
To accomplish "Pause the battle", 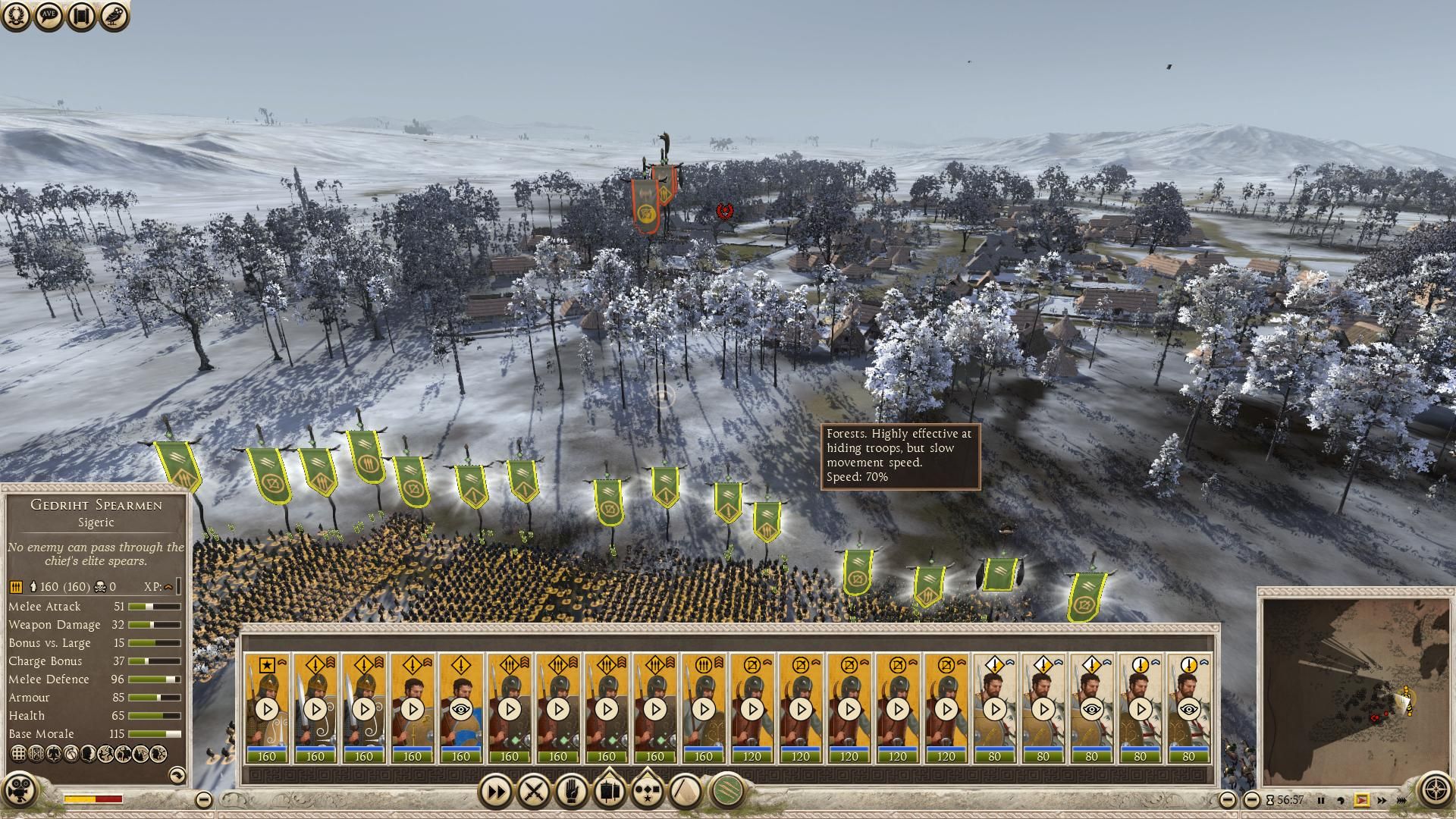I will [1321, 800].
